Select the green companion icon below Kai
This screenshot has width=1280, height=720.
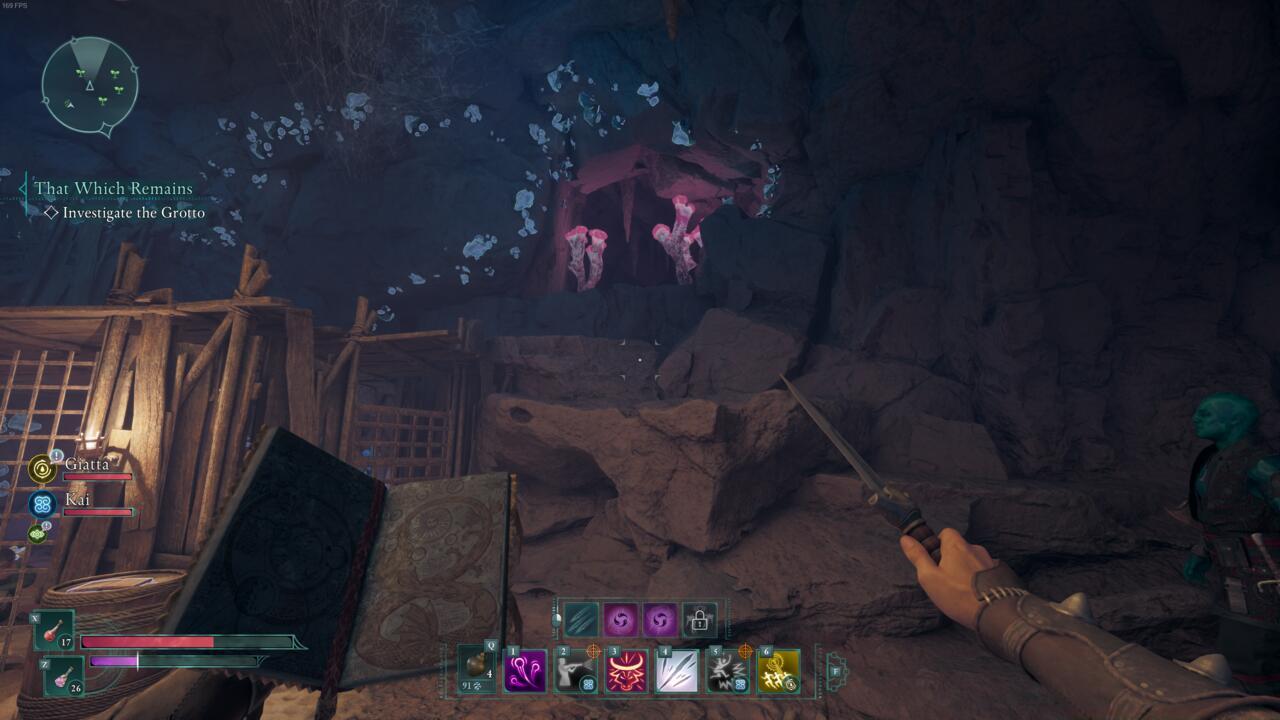click(x=38, y=534)
